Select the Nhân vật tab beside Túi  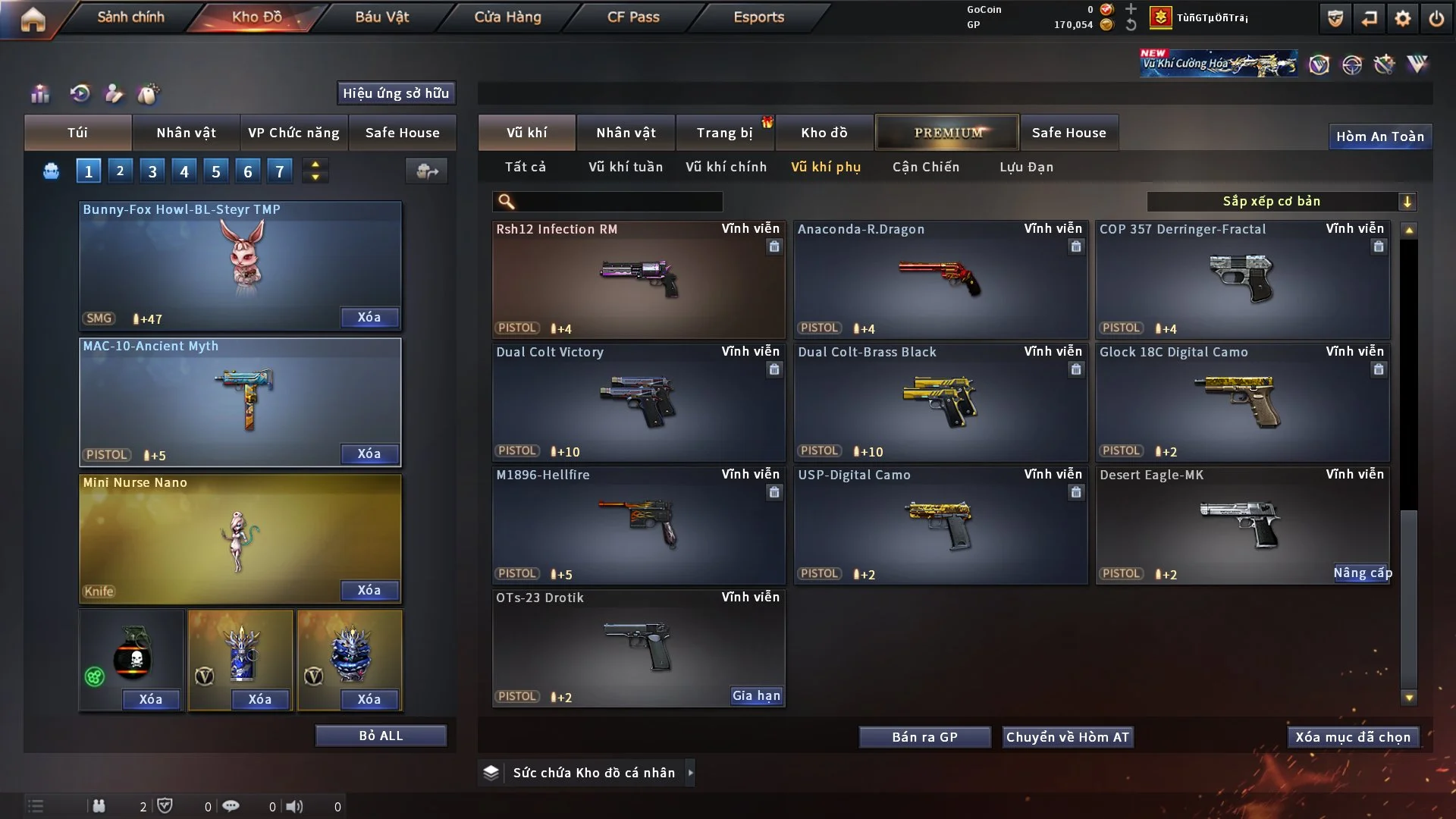coord(186,133)
